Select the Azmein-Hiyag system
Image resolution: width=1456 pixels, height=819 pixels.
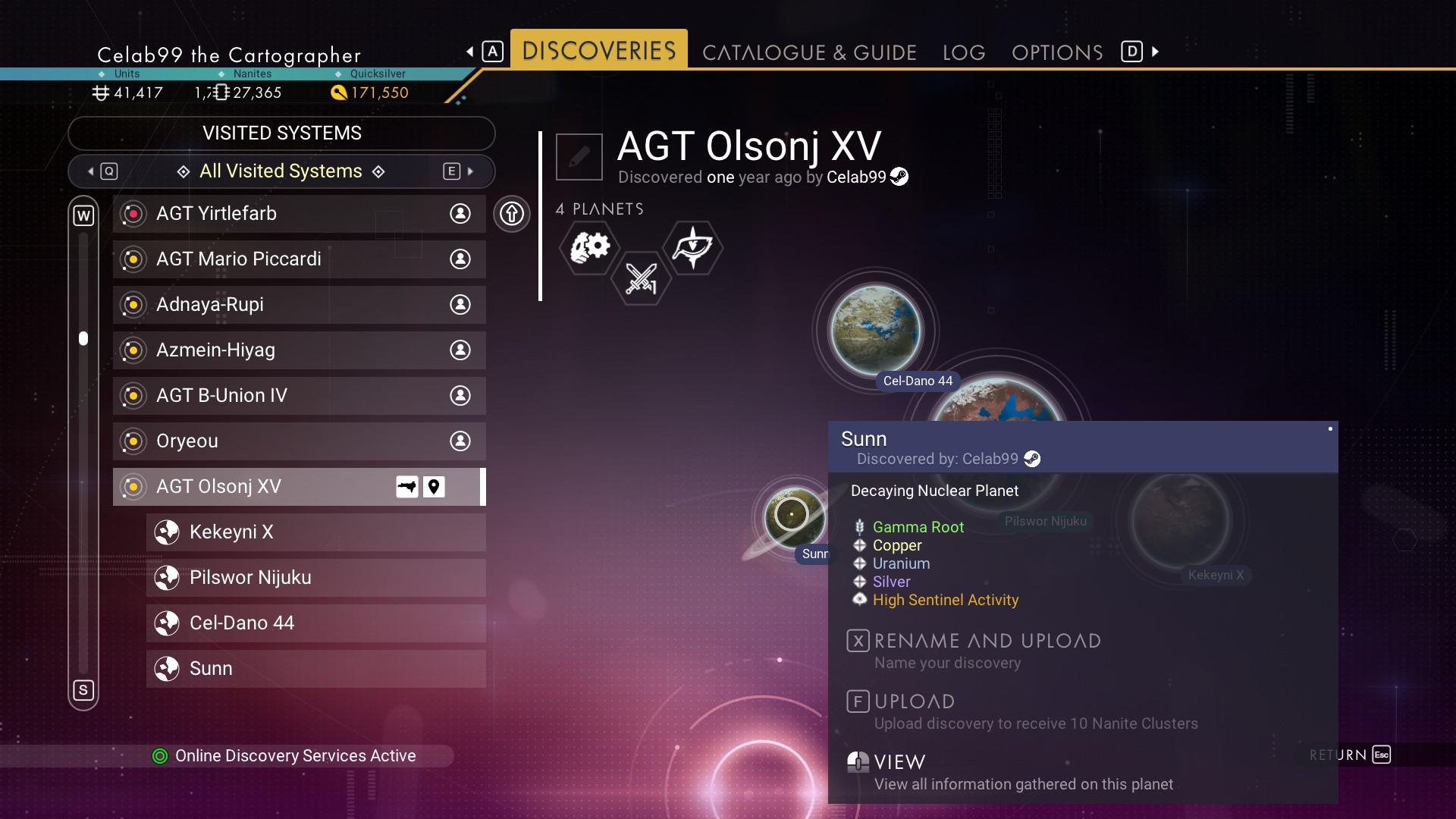299,350
